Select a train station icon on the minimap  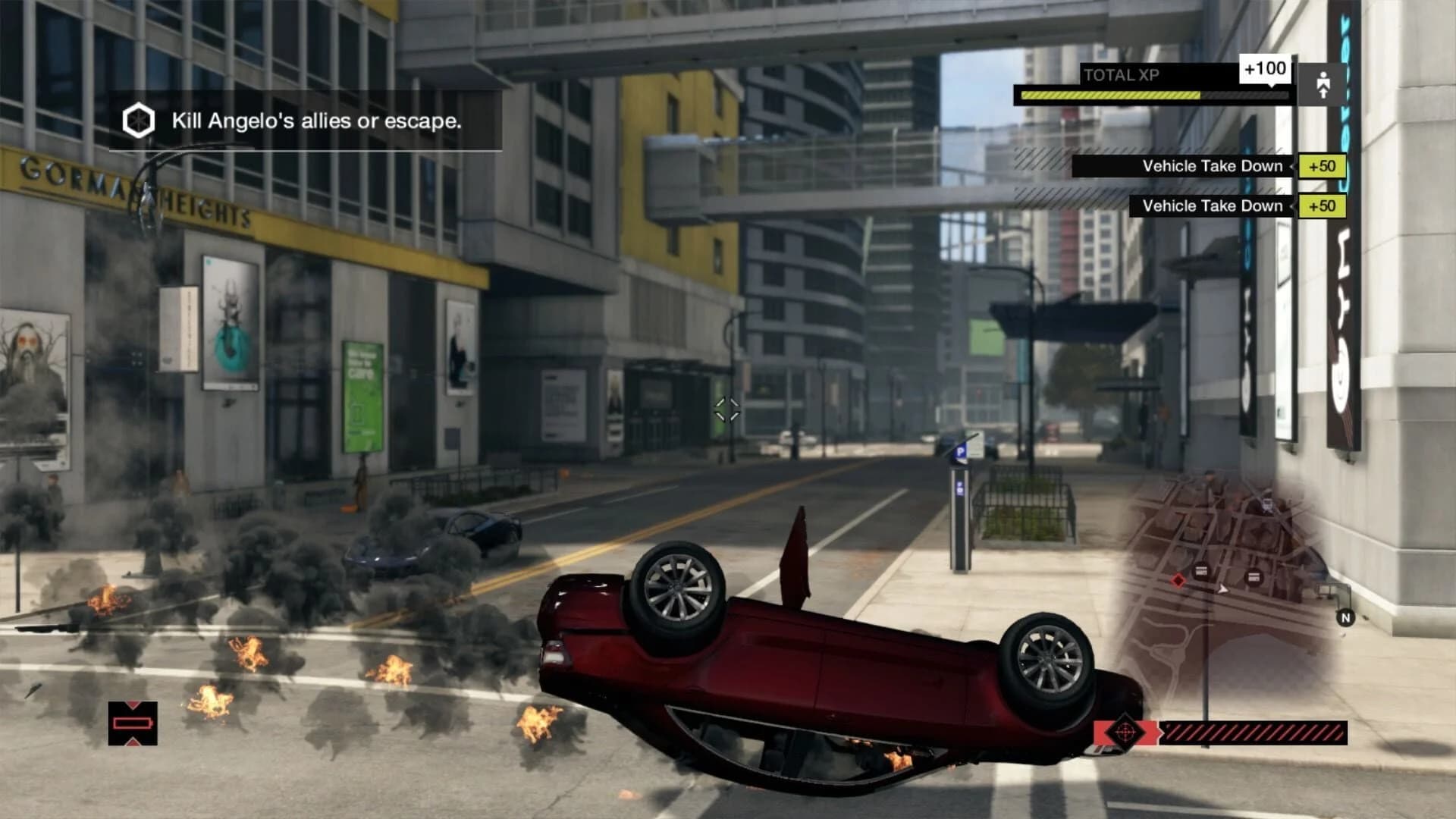click(x=1201, y=571)
